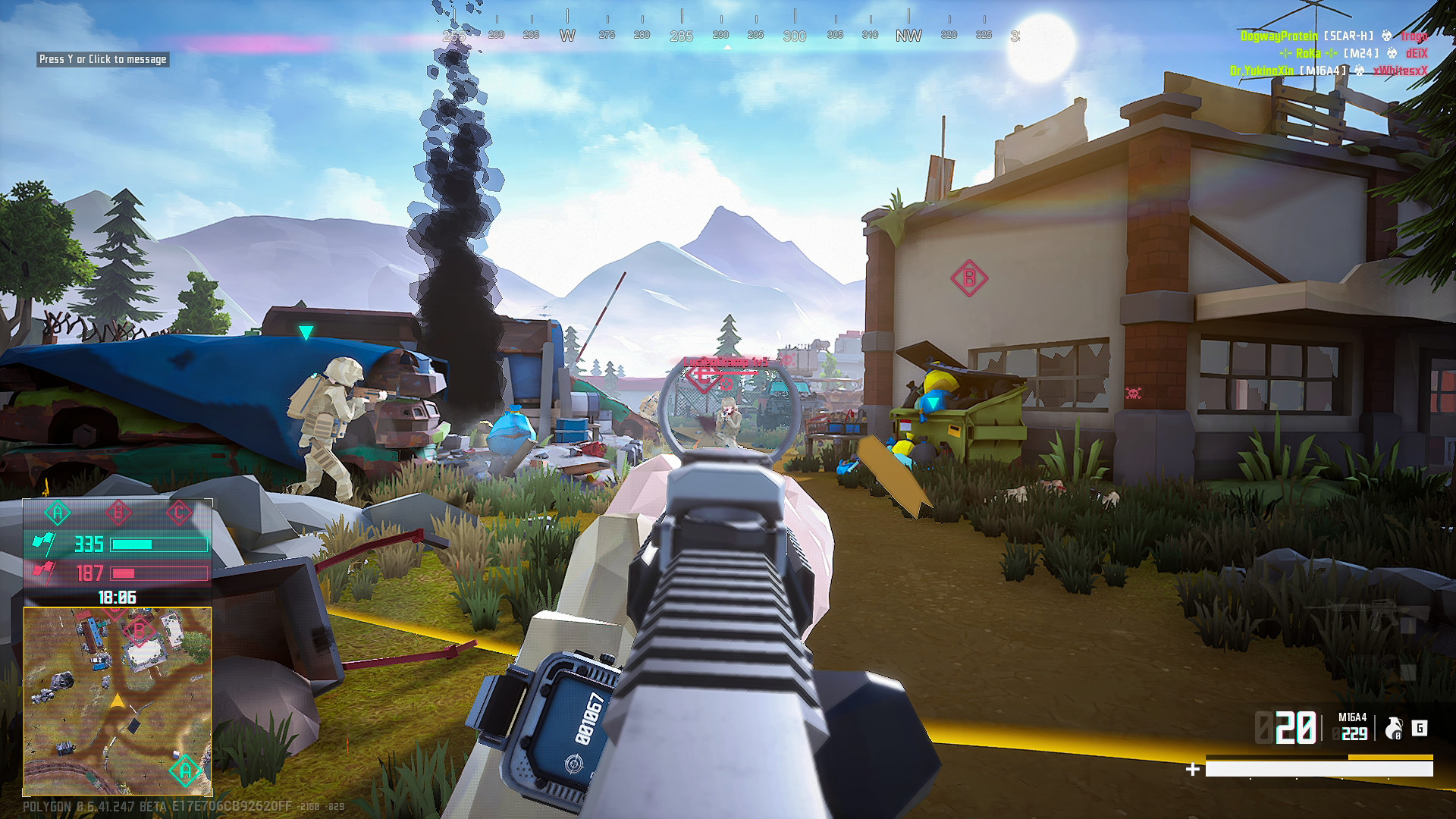The image size is (1456, 819).
Task: Select the frag grenade icon showing 0 count
Action: [1394, 728]
